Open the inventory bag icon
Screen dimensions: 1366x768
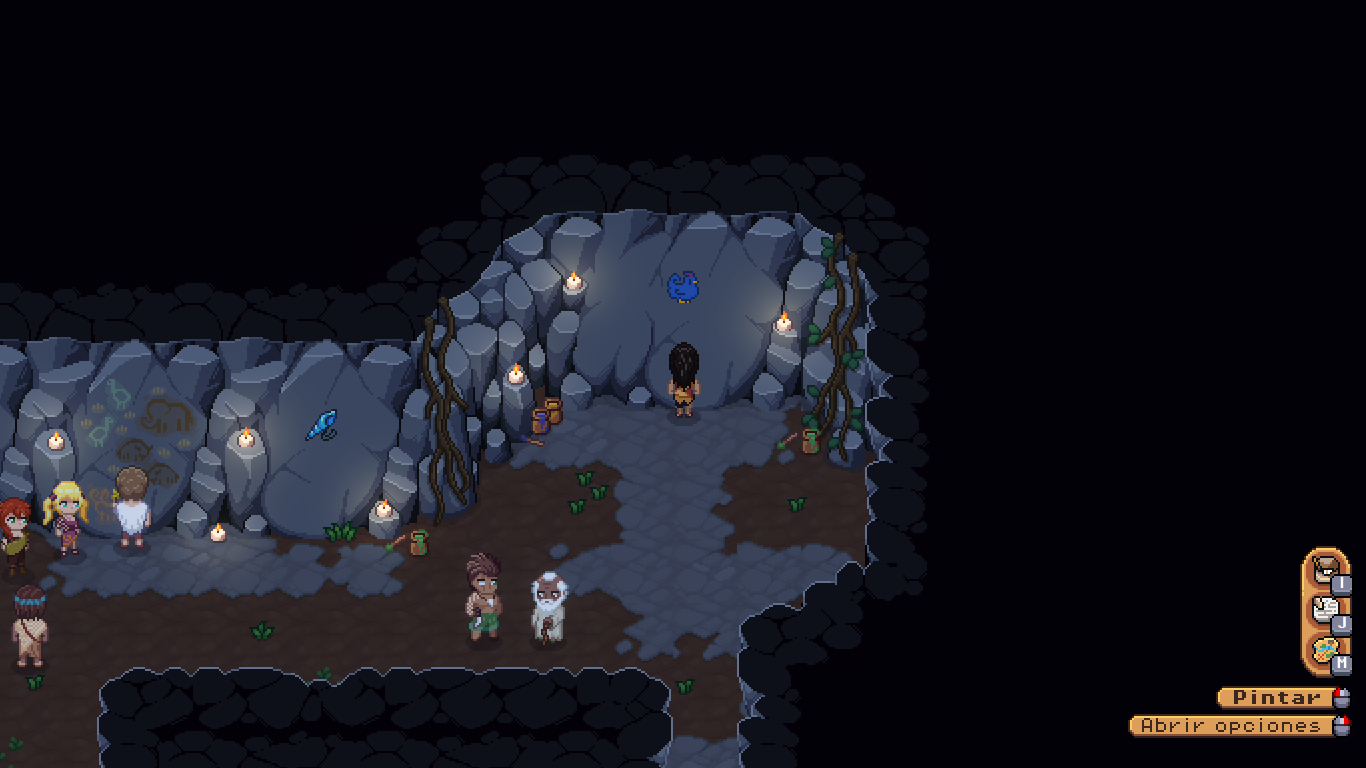coord(1325,570)
